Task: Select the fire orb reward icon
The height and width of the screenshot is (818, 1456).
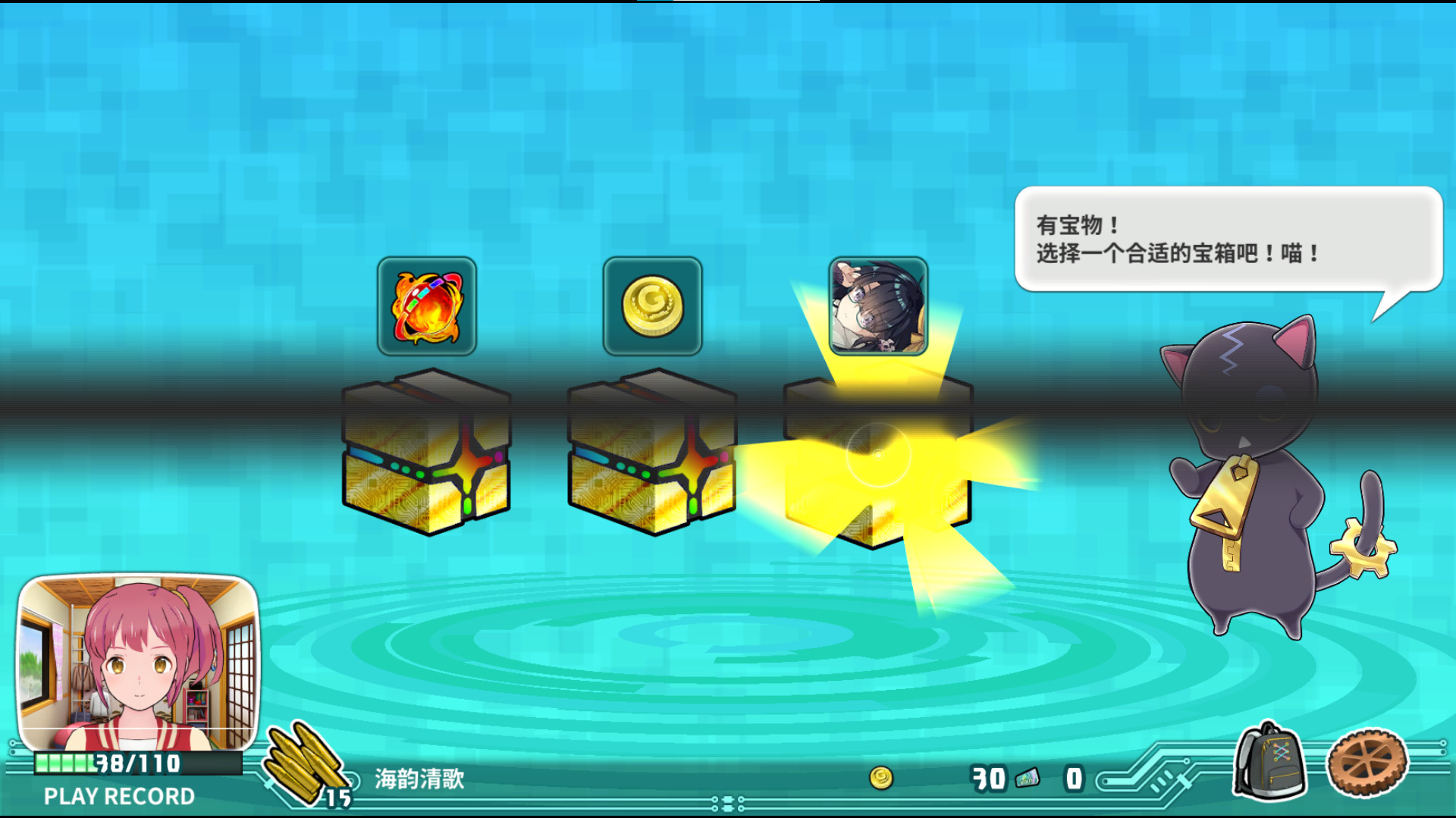Action: 427,307
